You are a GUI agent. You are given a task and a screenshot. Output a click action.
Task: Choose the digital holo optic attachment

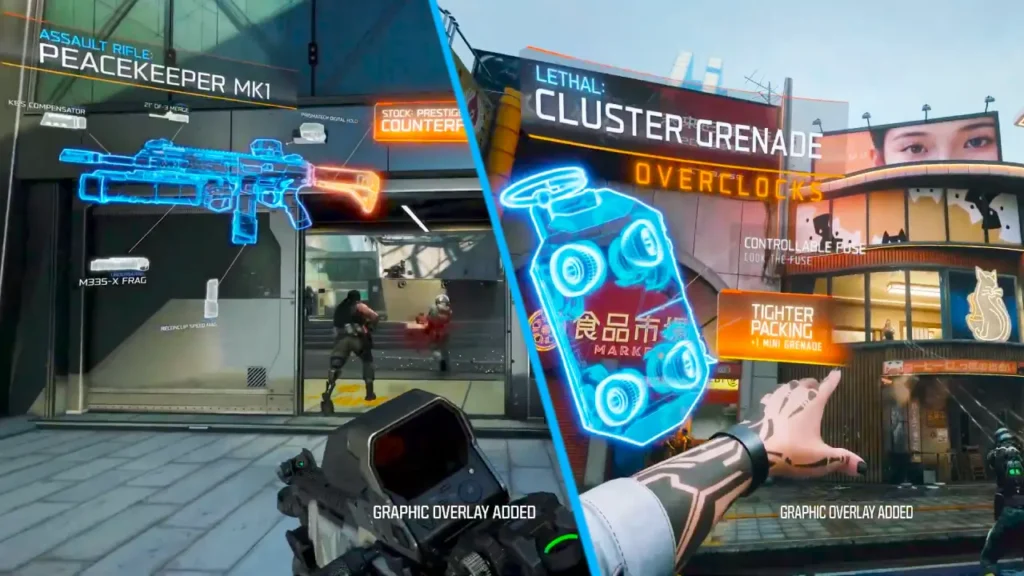(x=311, y=132)
